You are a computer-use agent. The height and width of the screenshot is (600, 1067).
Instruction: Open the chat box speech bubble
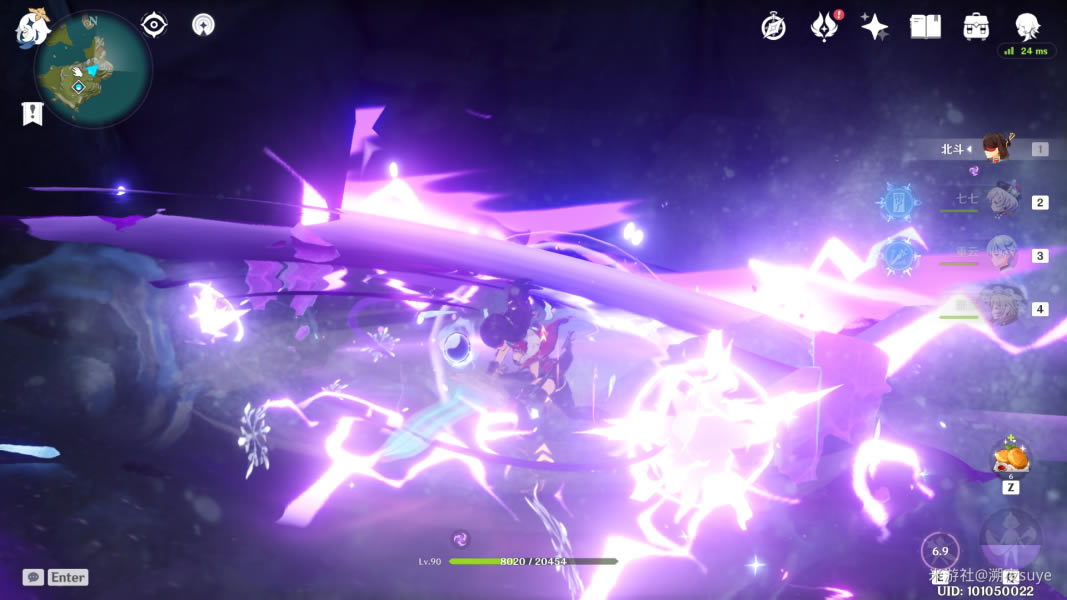click(x=33, y=577)
